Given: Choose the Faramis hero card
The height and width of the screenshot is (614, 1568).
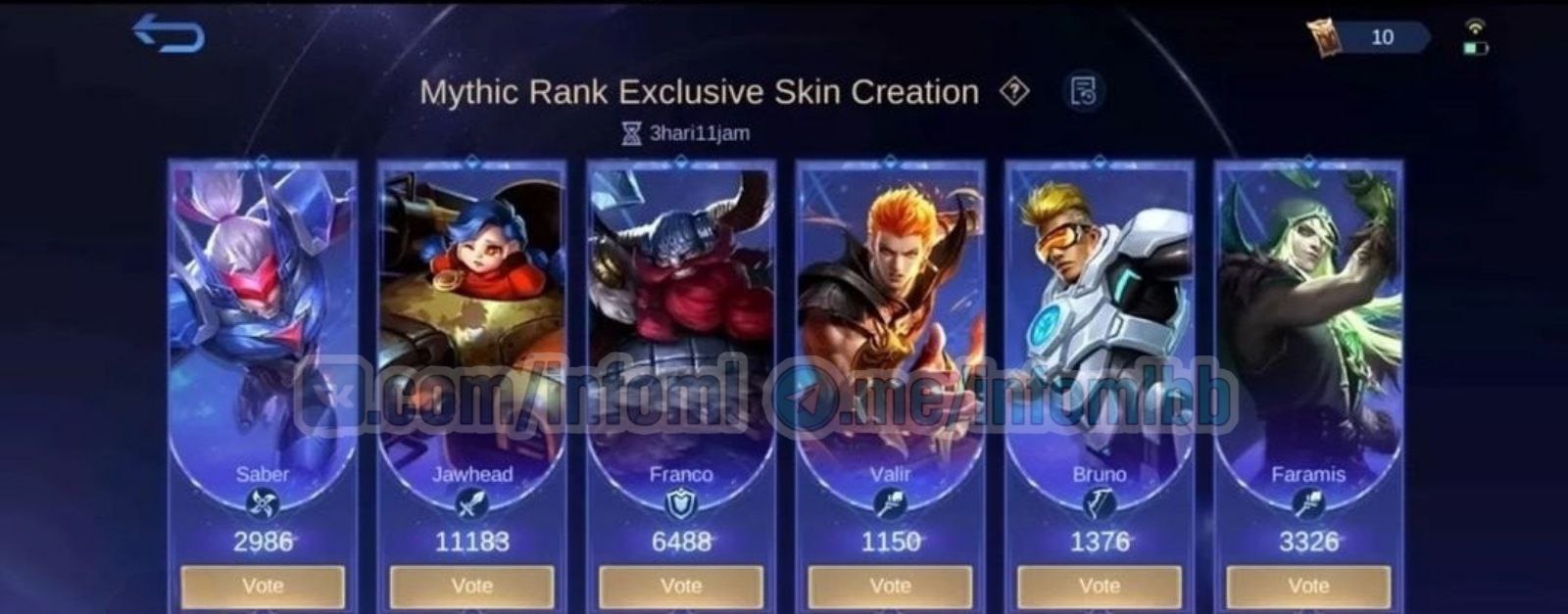Looking at the screenshot, I should (1308, 313).
